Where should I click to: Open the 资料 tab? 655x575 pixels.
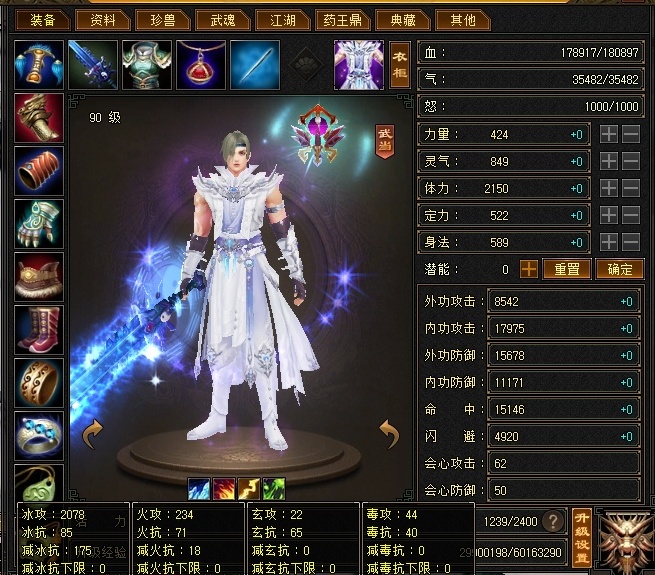pyautogui.click(x=103, y=19)
